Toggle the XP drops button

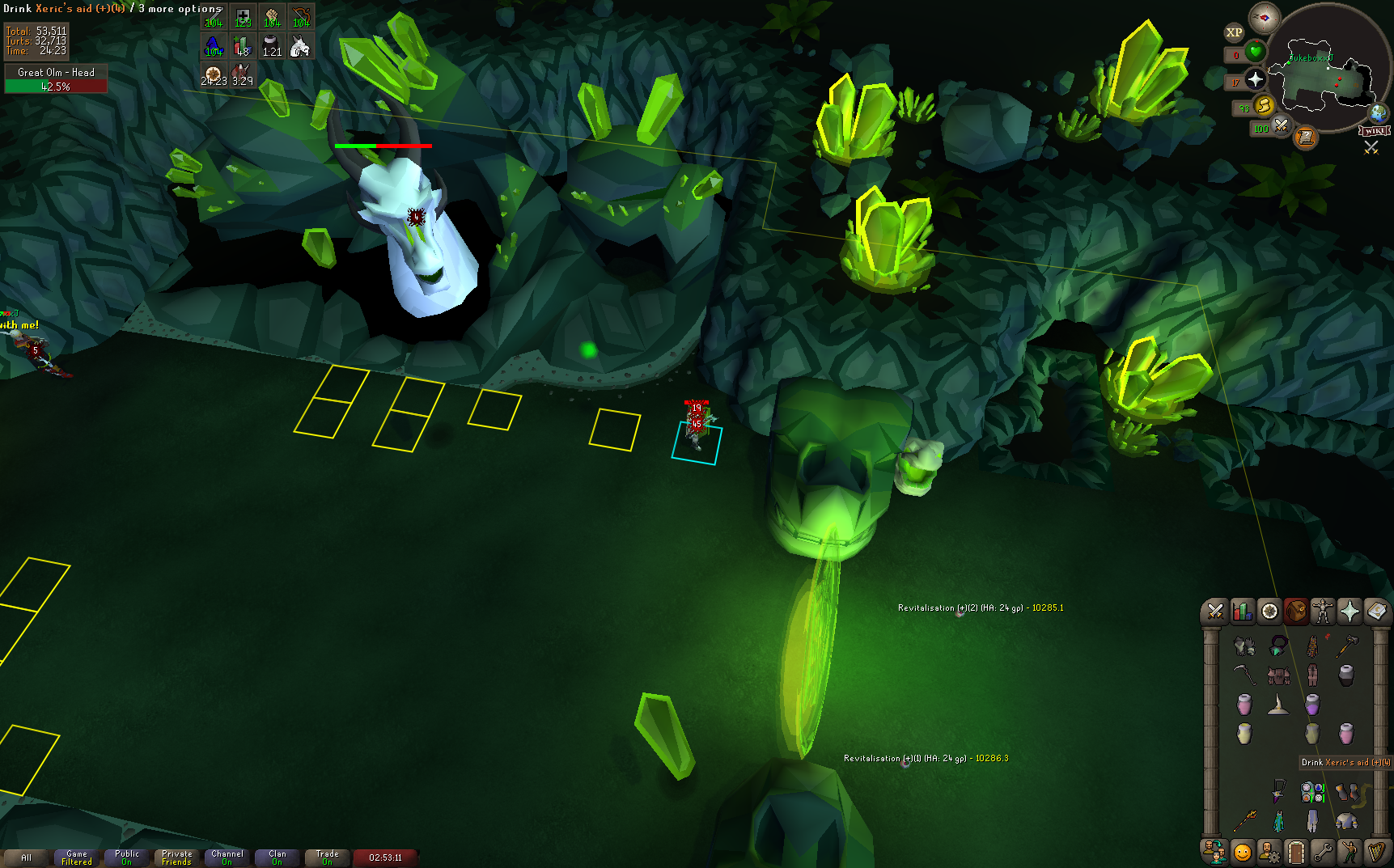point(1234,32)
